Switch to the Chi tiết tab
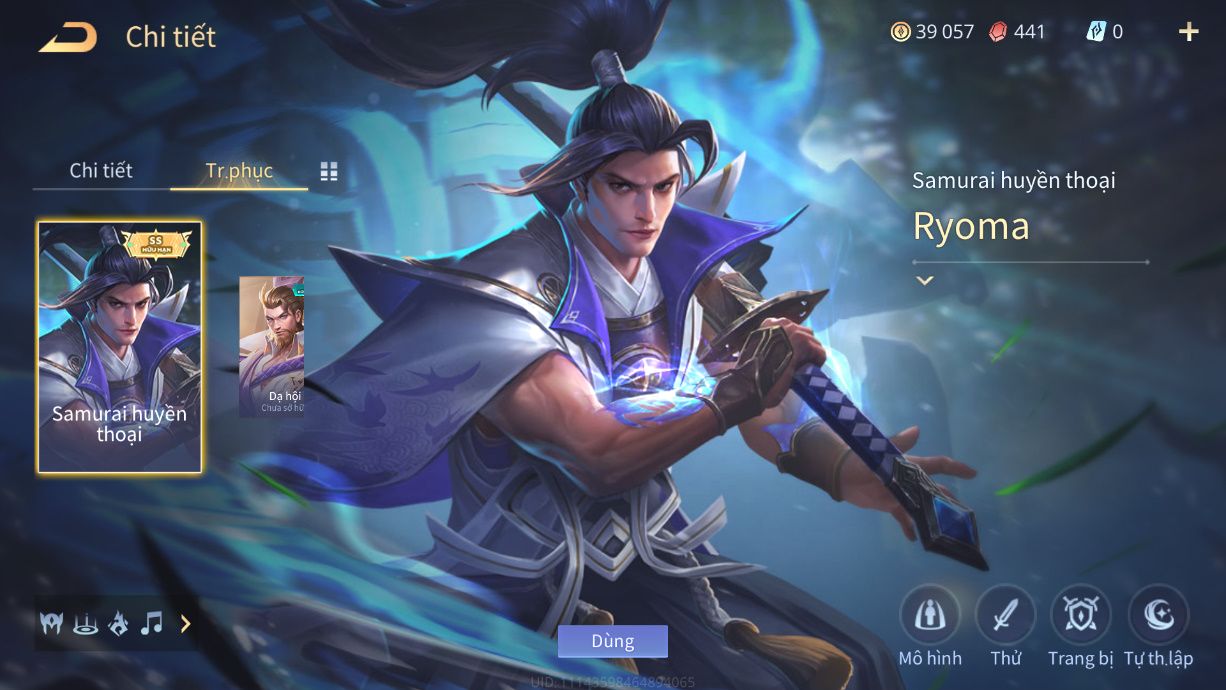1226x690 pixels. (101, 170)
